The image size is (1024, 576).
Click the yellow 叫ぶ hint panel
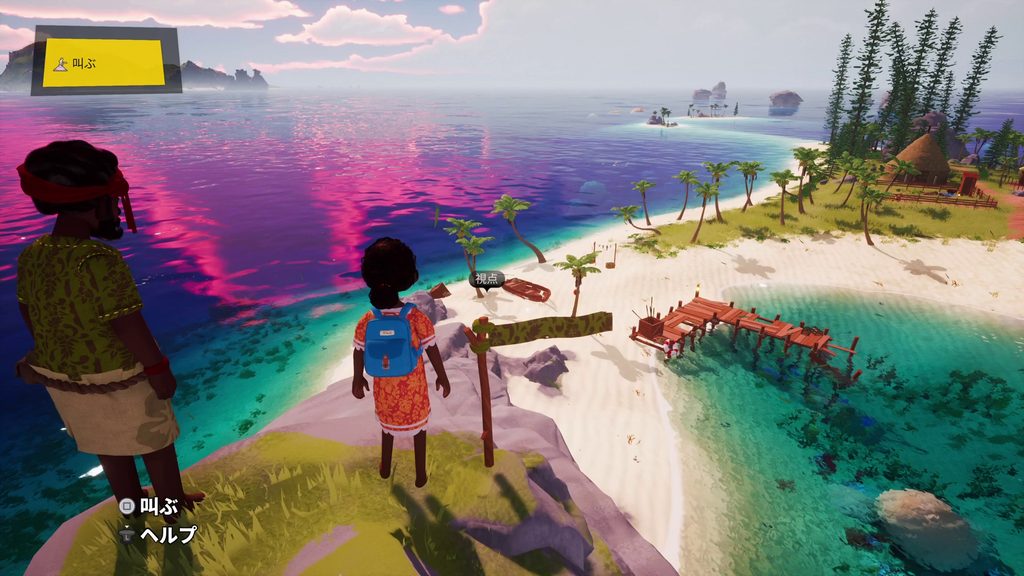(x=104, y=62)
